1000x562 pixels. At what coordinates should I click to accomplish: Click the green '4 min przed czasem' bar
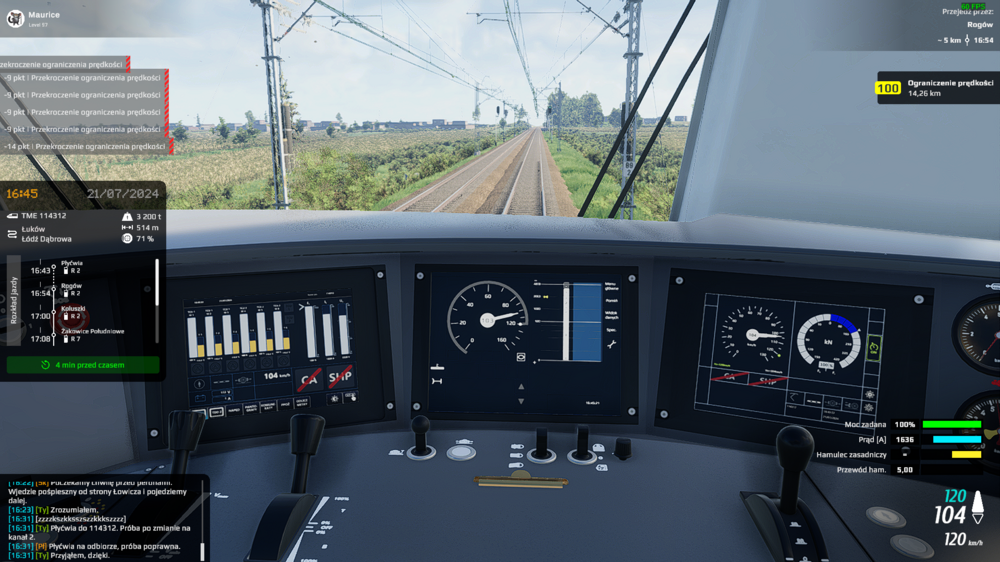[83, 365]
